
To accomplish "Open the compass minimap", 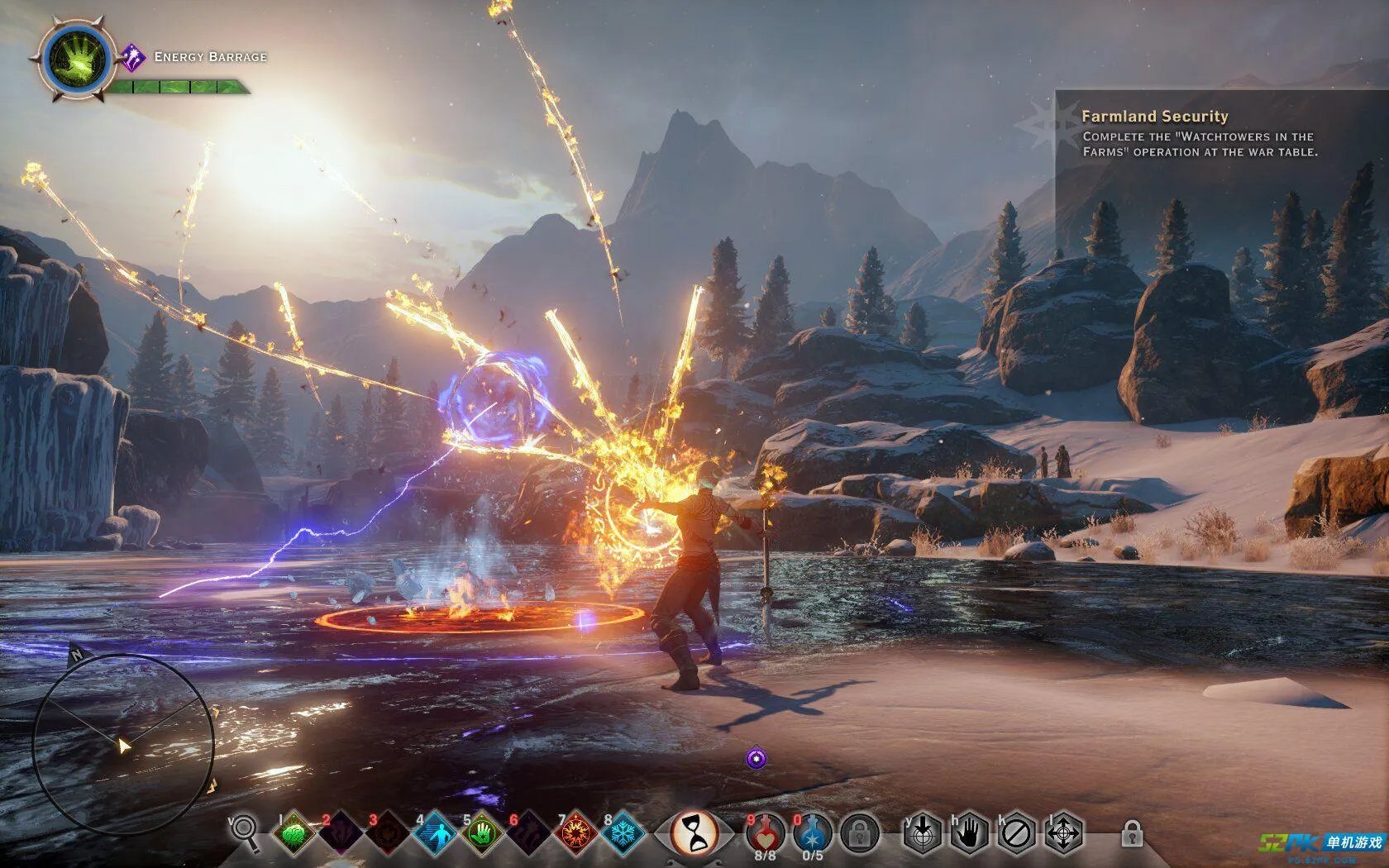I will coord(123,744).
